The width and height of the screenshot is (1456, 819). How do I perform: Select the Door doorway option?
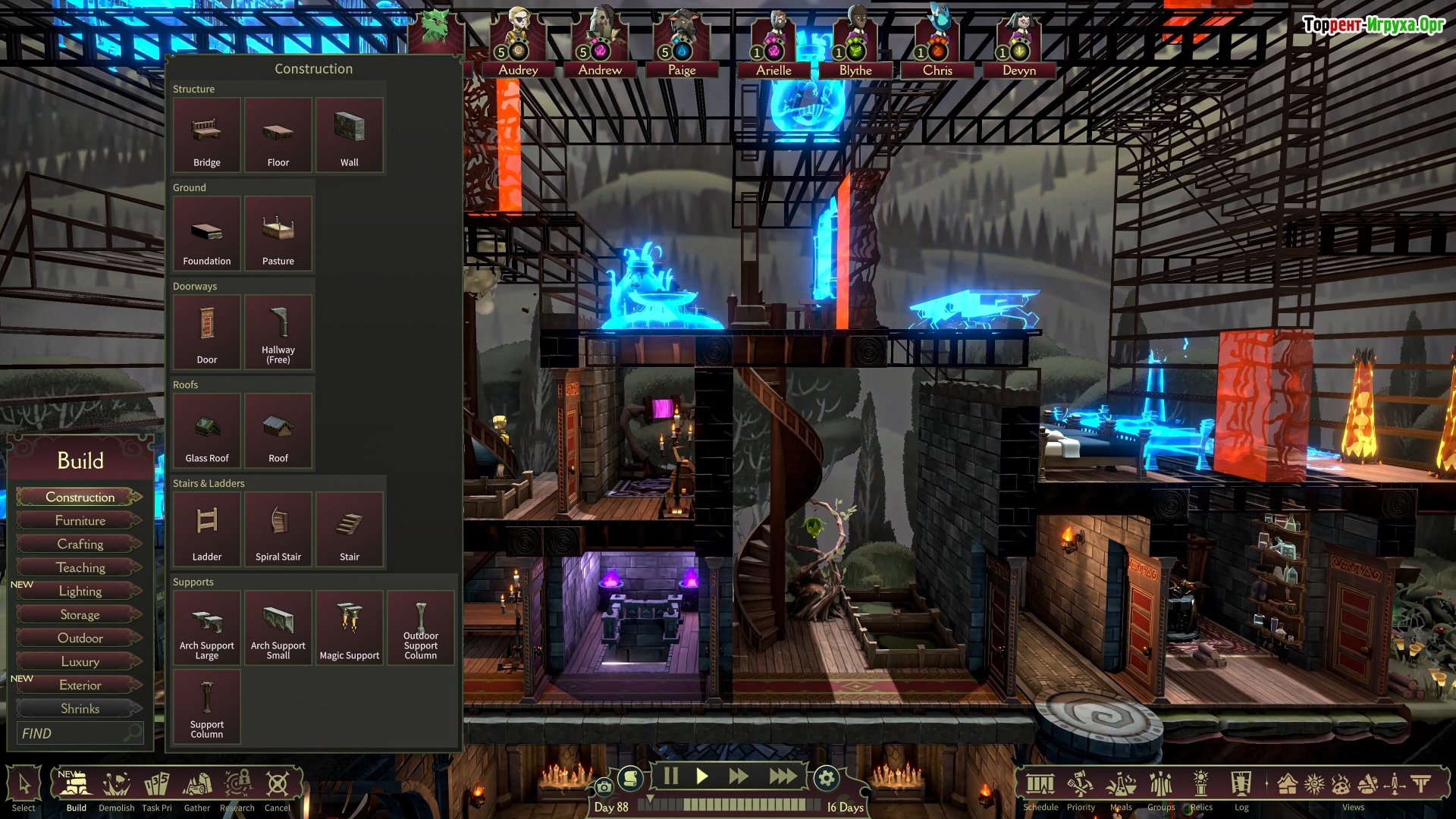pyautogui.click(x=206, y=332)
